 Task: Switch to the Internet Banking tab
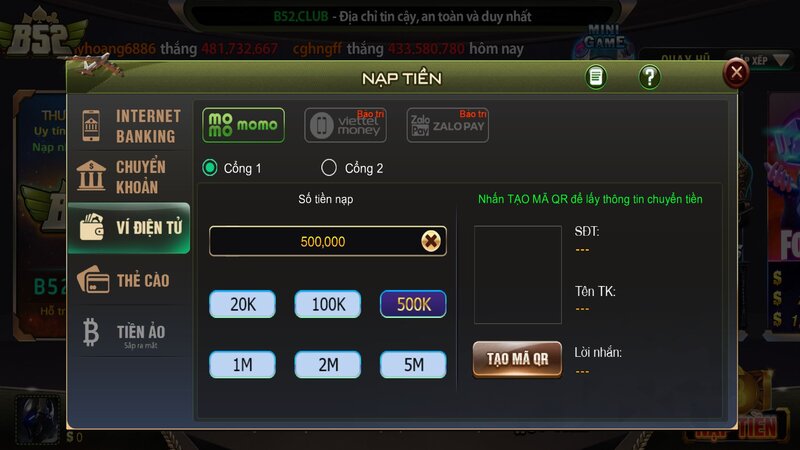[129, 126]
